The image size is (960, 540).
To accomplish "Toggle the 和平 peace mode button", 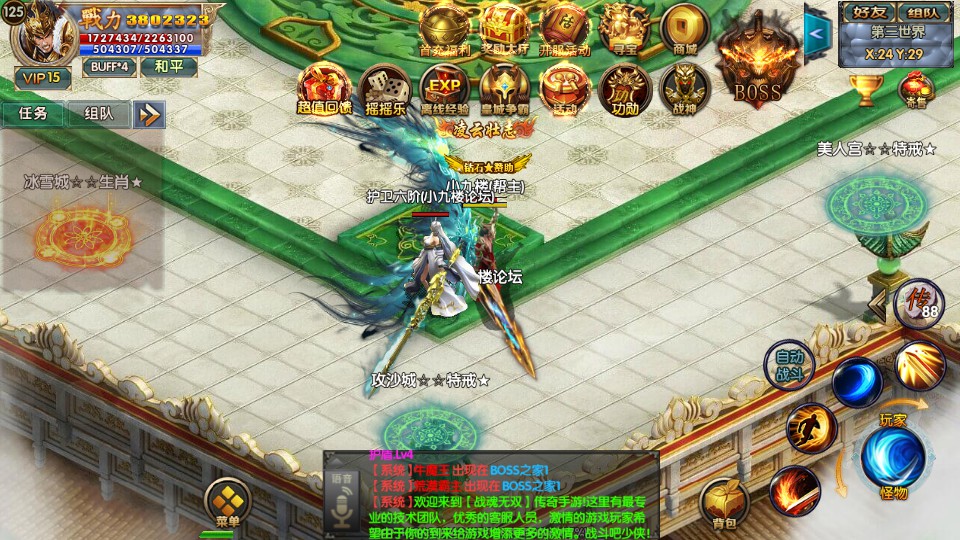I will (168, 67).
